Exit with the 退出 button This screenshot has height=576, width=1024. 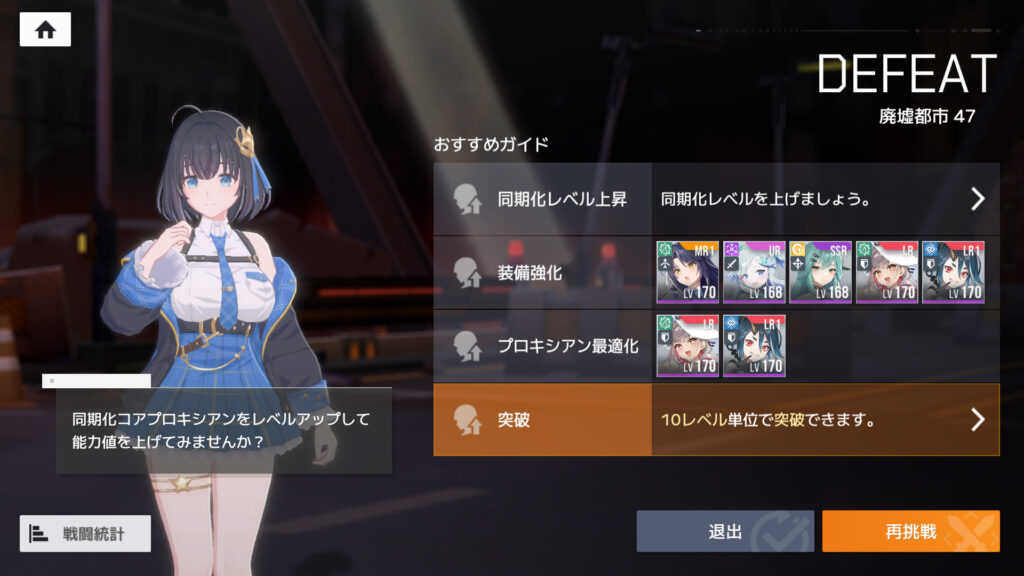(725, 531)
